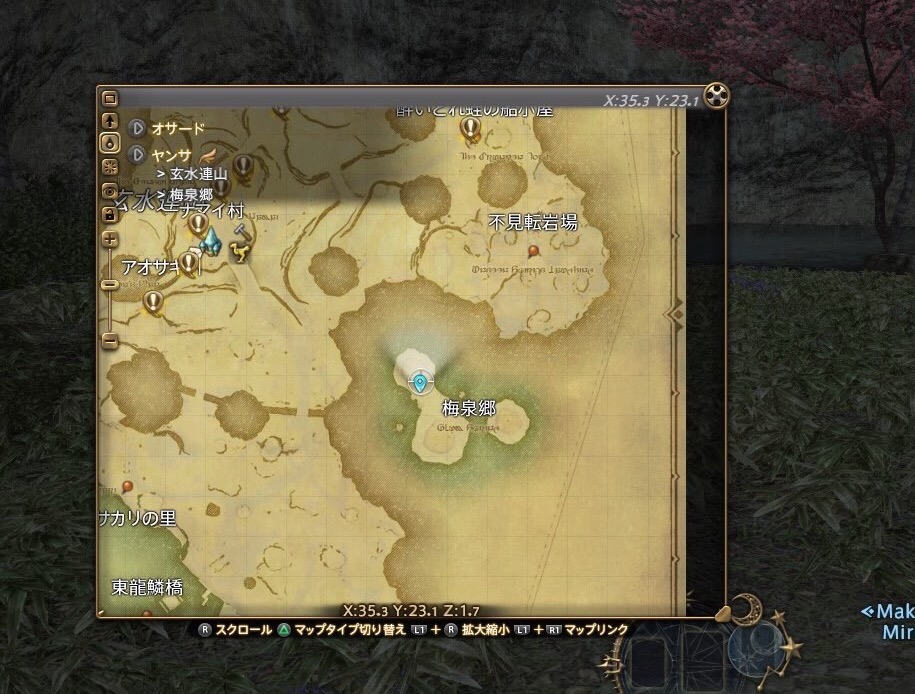This screenshot has width=915, height=694.
Task: Click the window-square button atop the map toolbar
Action: [x=110, y=99]
